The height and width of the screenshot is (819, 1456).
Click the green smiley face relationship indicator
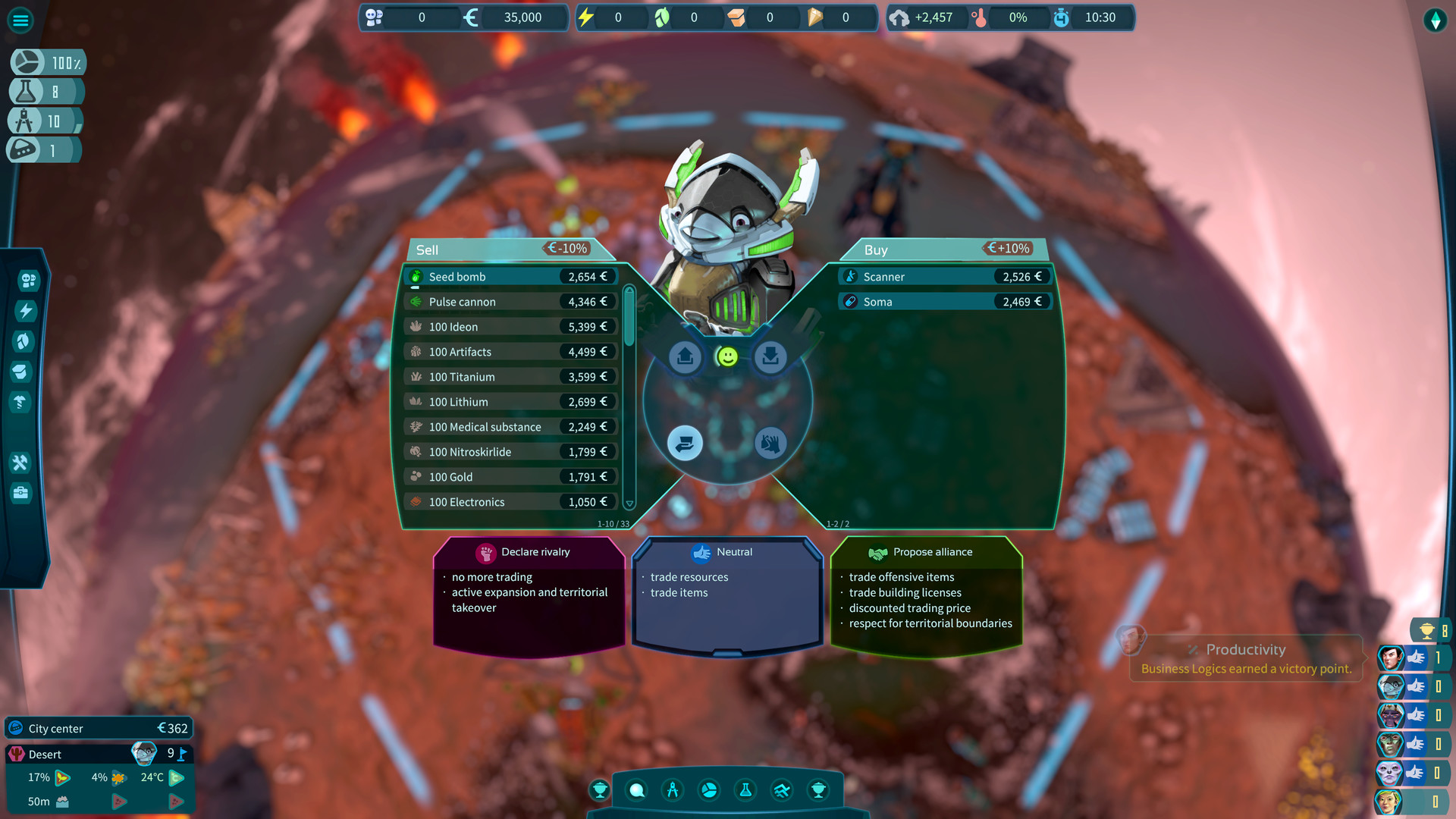coord(727,356)
